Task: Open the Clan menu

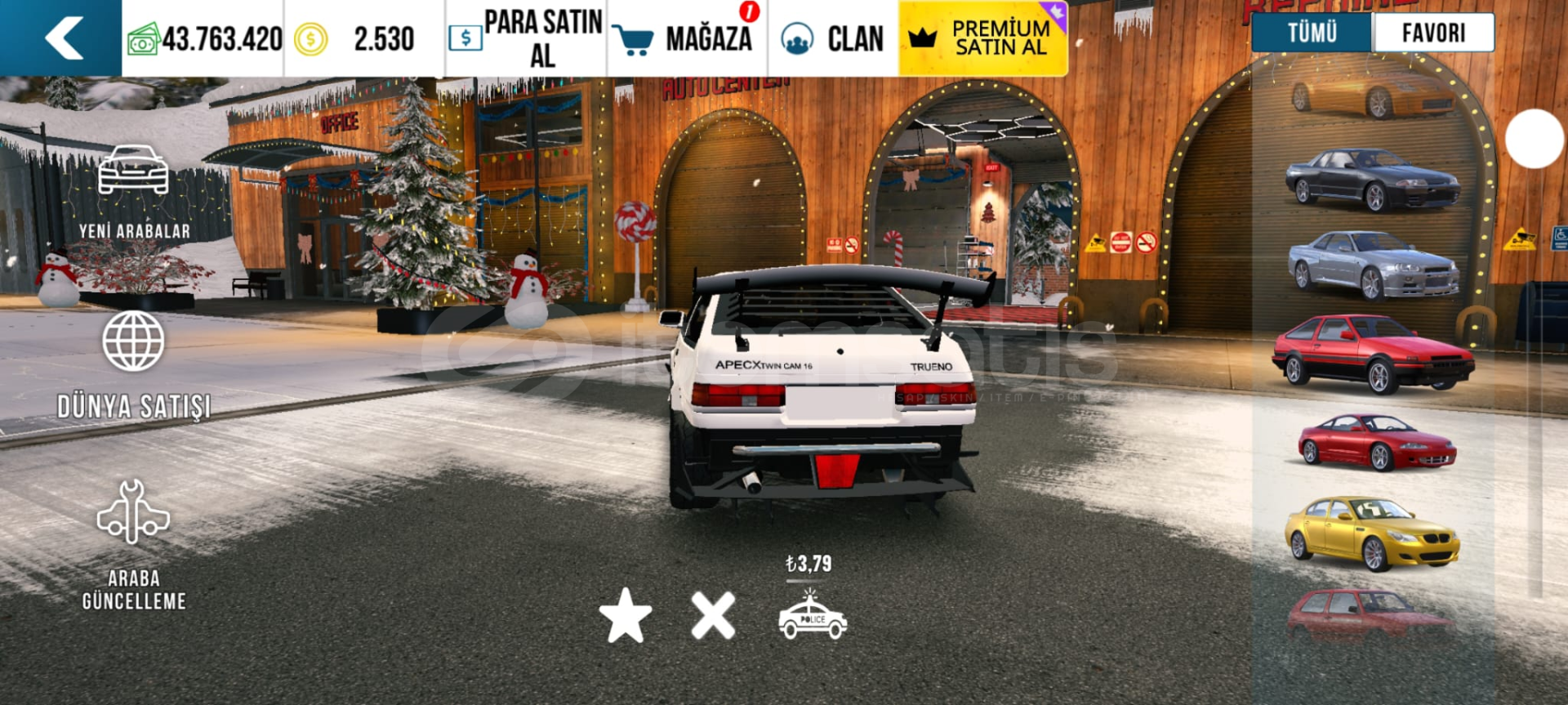Action: point(833,38)
